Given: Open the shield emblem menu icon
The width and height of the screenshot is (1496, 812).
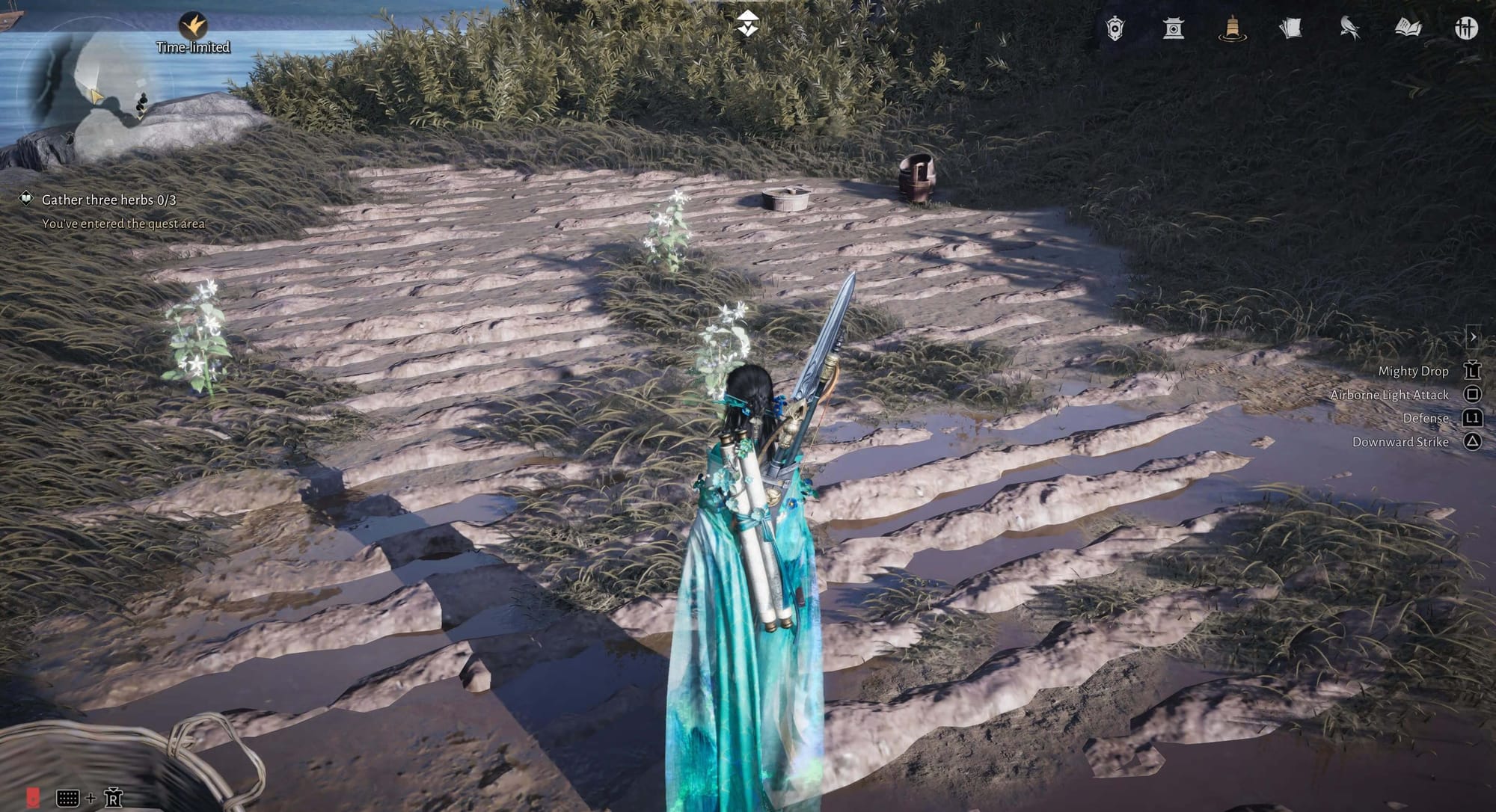Looking at the screenshot, I should [x=1115, y=28].
